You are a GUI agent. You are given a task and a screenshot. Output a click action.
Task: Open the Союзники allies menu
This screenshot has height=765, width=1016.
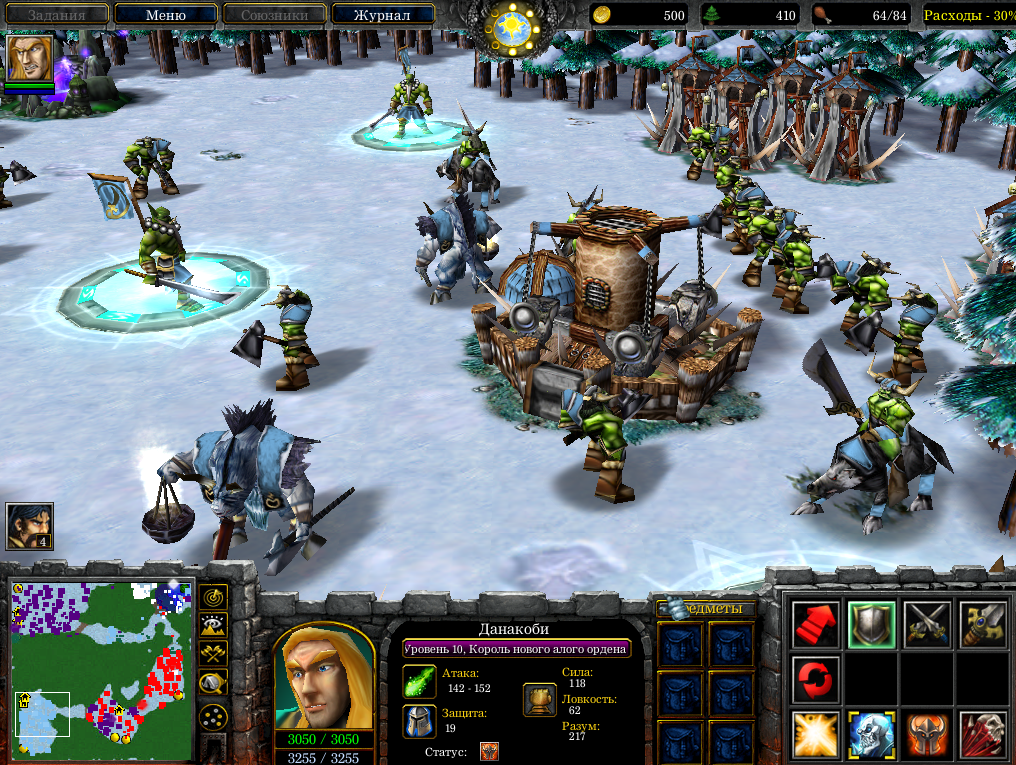click(x=274, y=15)
